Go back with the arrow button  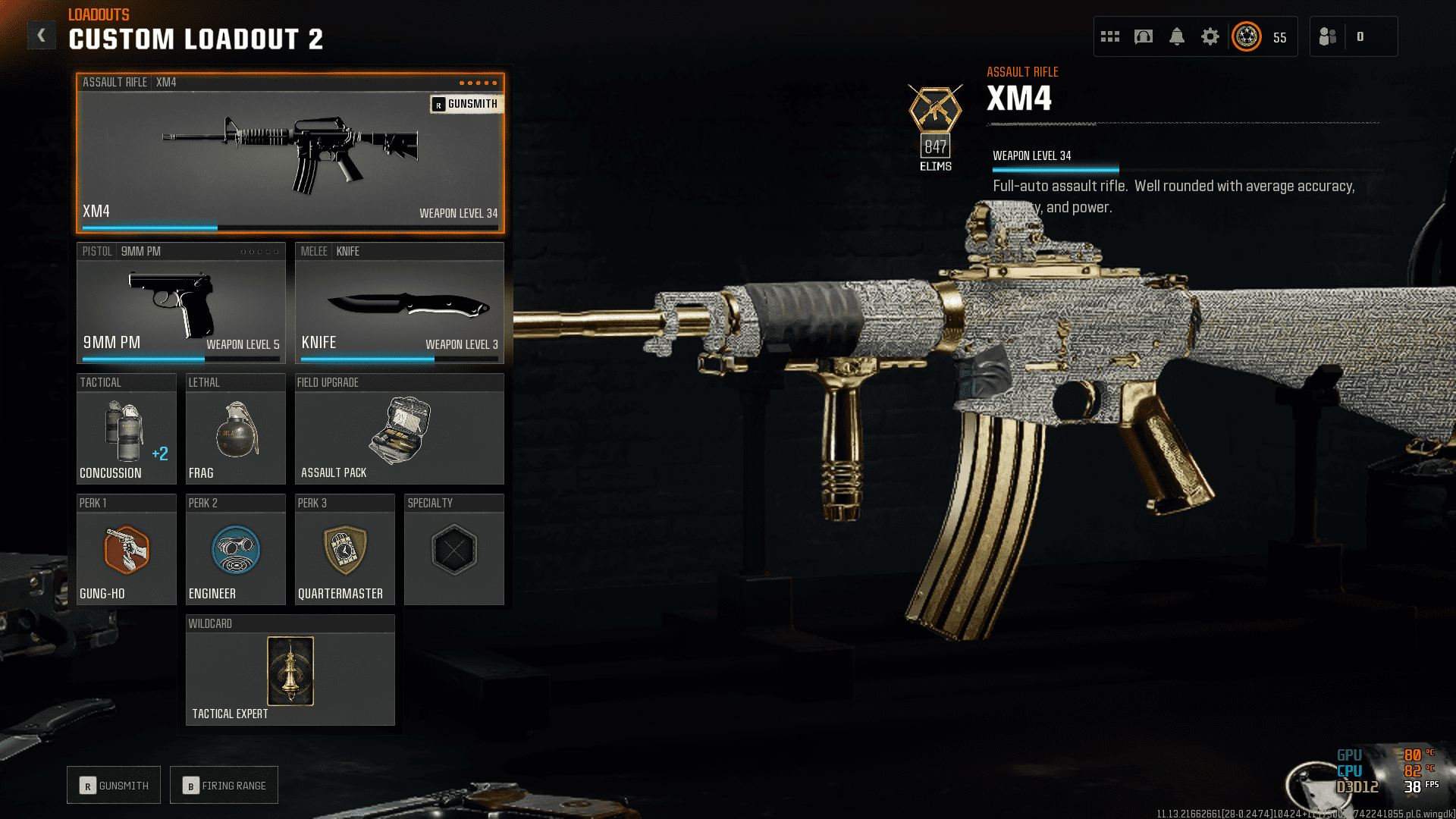42,35
